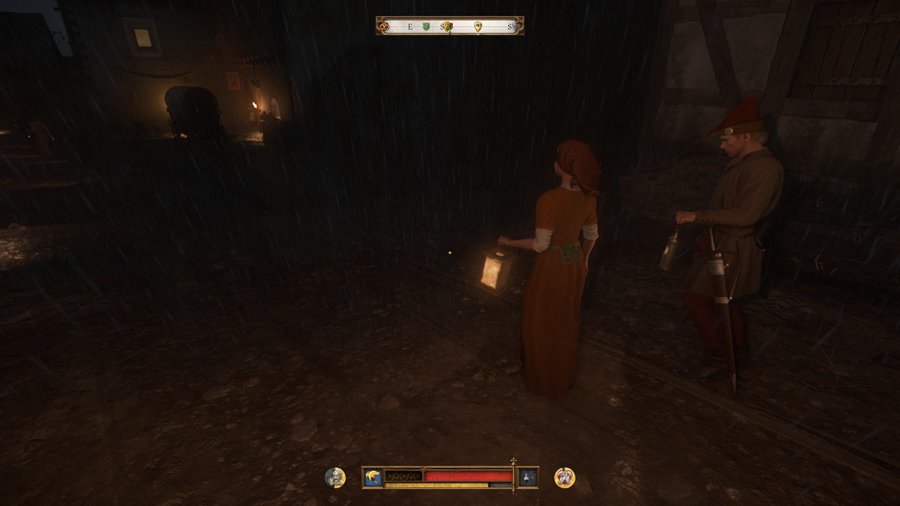Image resolution: width=900 pixels, height=506 pixels.
Task: Select the blue crest icon beside health bar
Action: tap(372, 477)
